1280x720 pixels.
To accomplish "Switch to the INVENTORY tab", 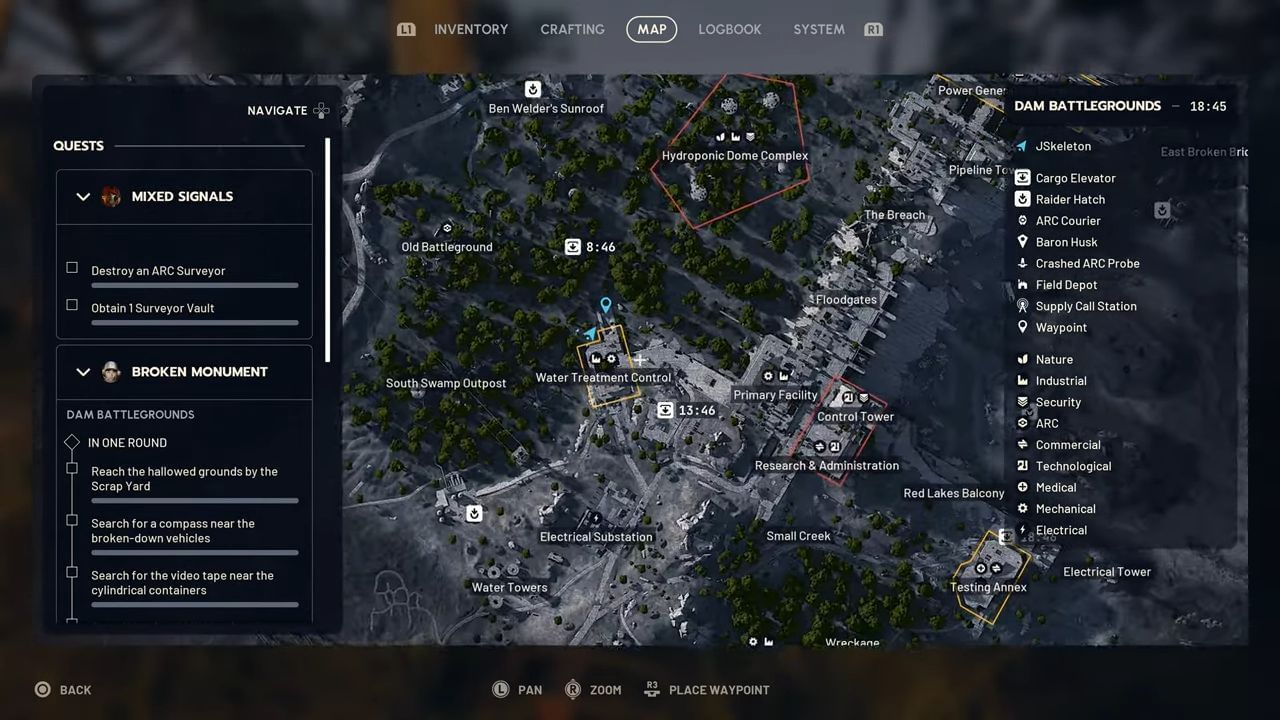I will [471, 29].
